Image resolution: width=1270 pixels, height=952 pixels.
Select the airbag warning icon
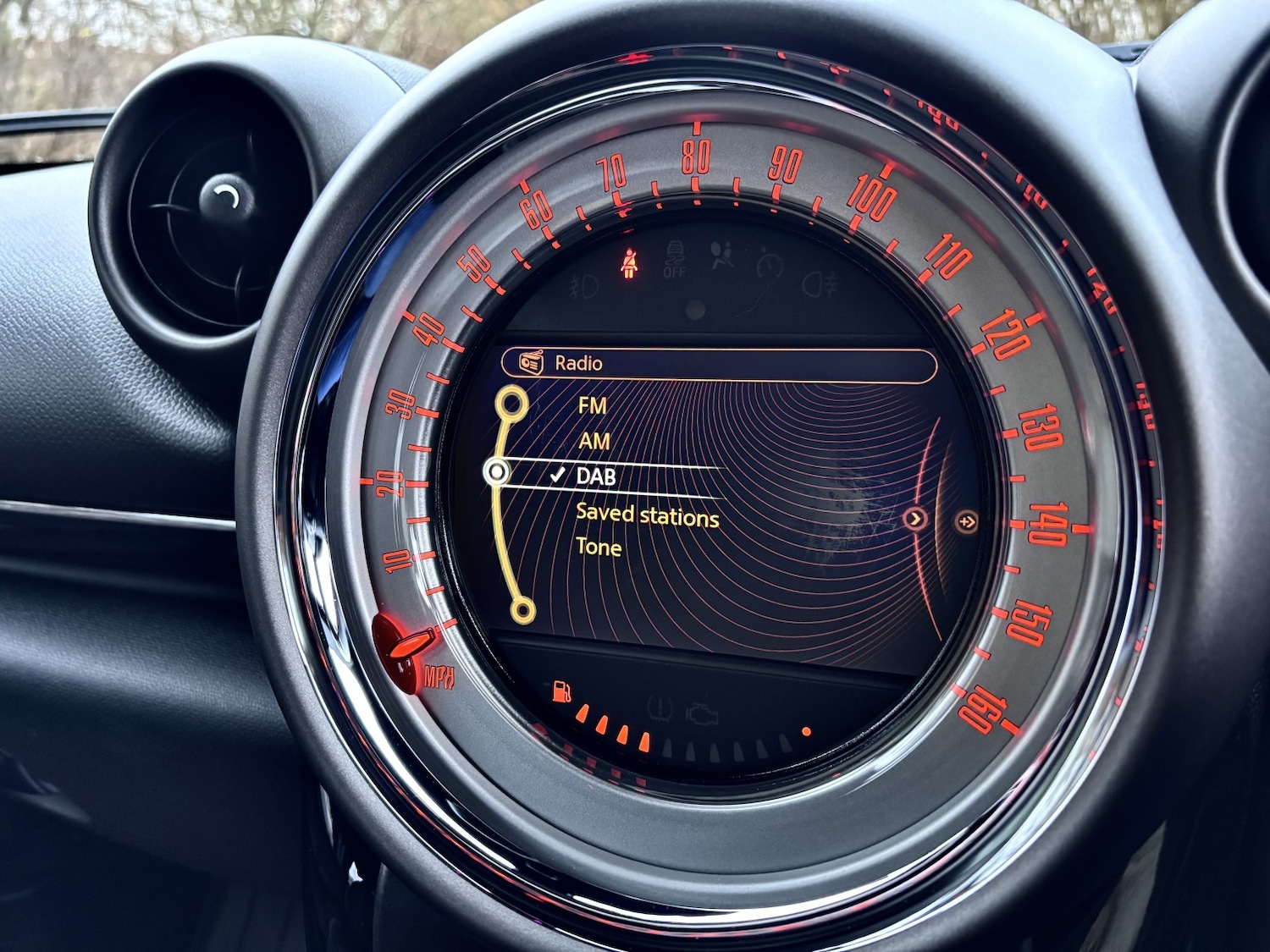[721, 256]
